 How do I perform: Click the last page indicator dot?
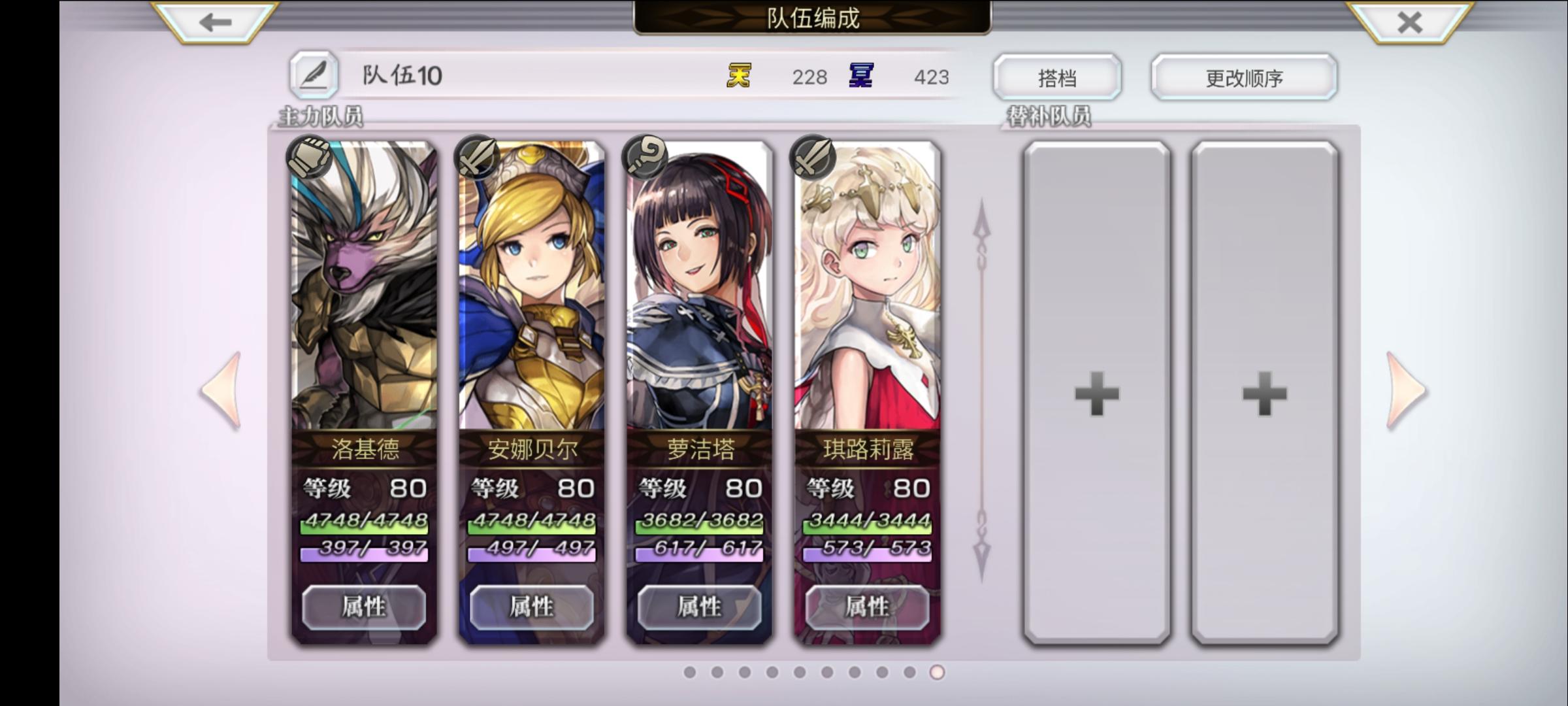(936, 671)
